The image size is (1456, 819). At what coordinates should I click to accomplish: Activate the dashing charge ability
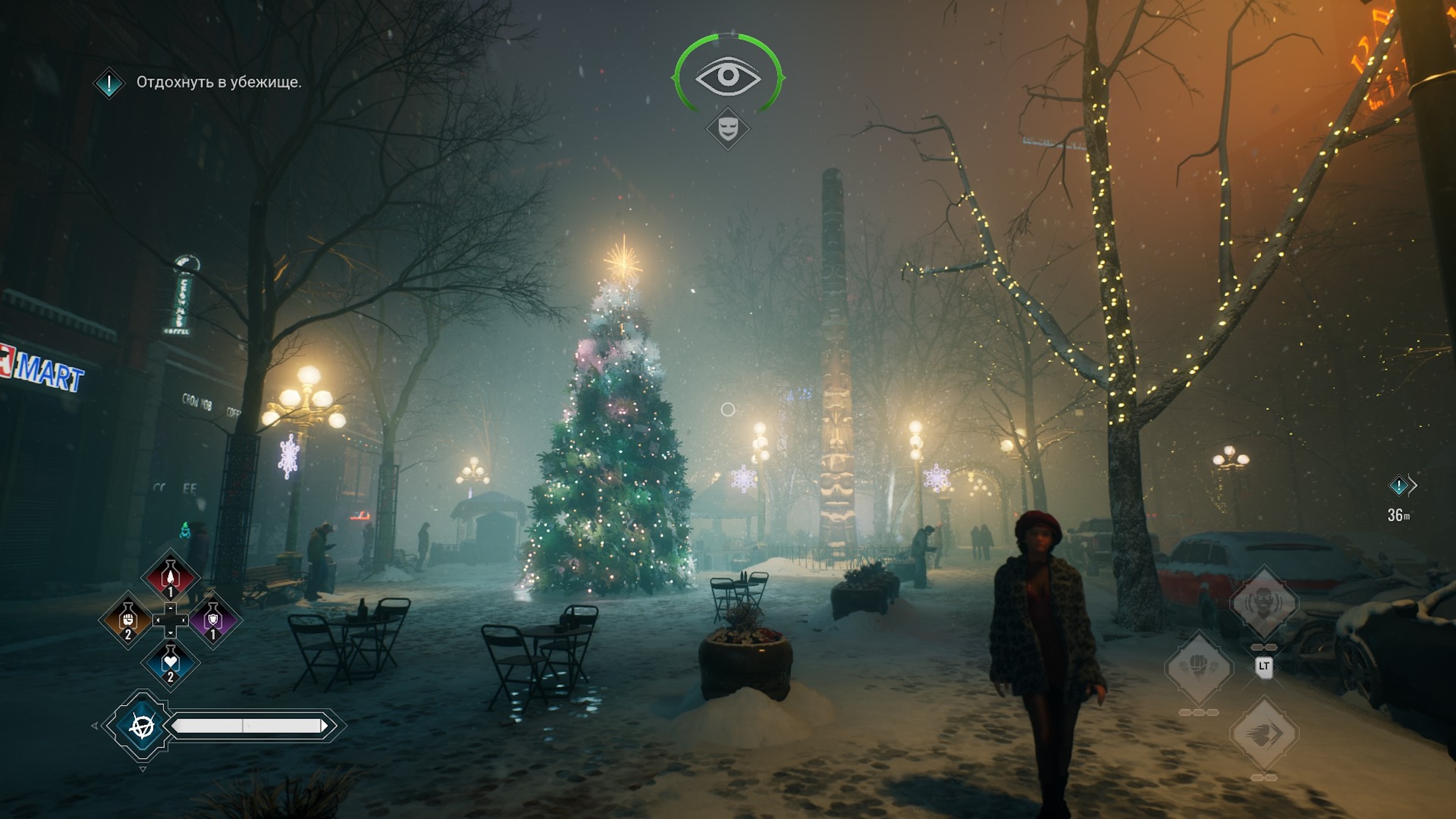coord(1264,734)
